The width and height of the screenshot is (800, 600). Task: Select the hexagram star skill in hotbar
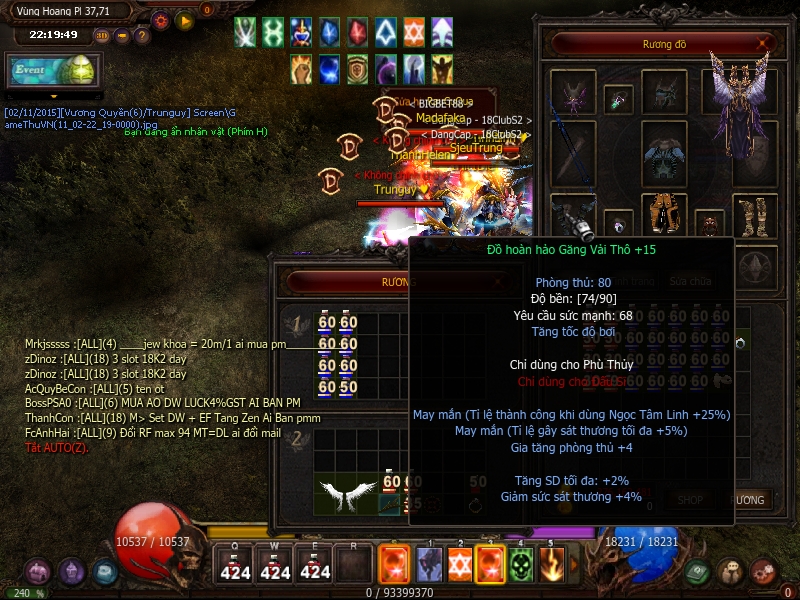point(460,566)
